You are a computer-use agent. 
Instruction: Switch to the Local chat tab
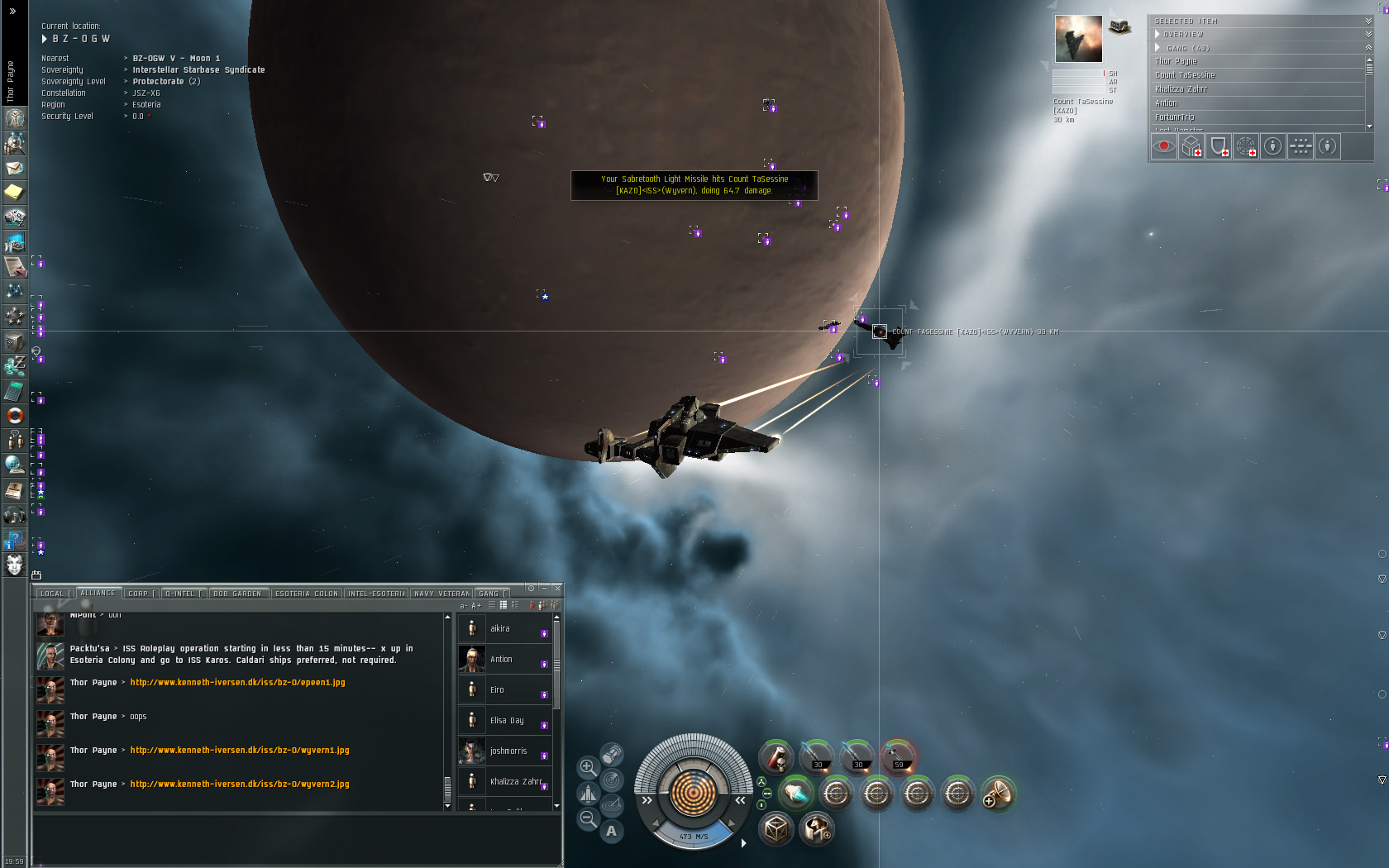point(52,594)
